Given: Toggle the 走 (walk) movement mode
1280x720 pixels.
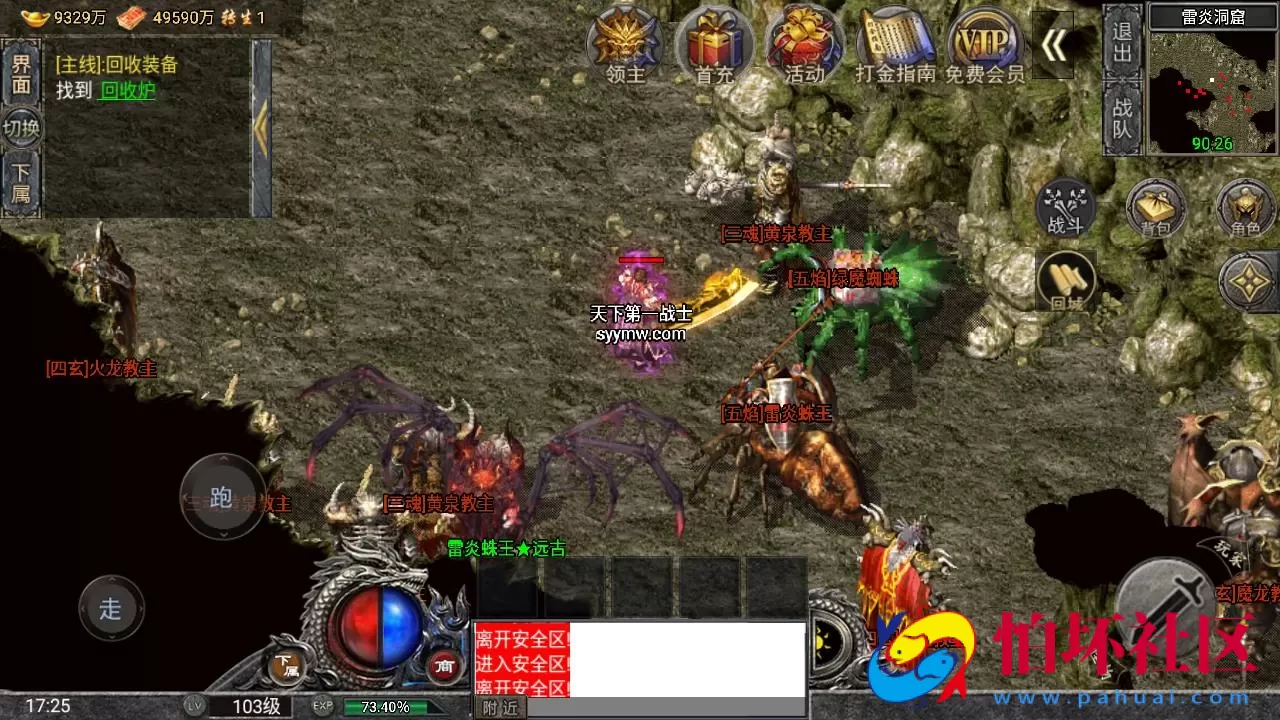Looking at the screenshot, I should click(x=110, y=608).
